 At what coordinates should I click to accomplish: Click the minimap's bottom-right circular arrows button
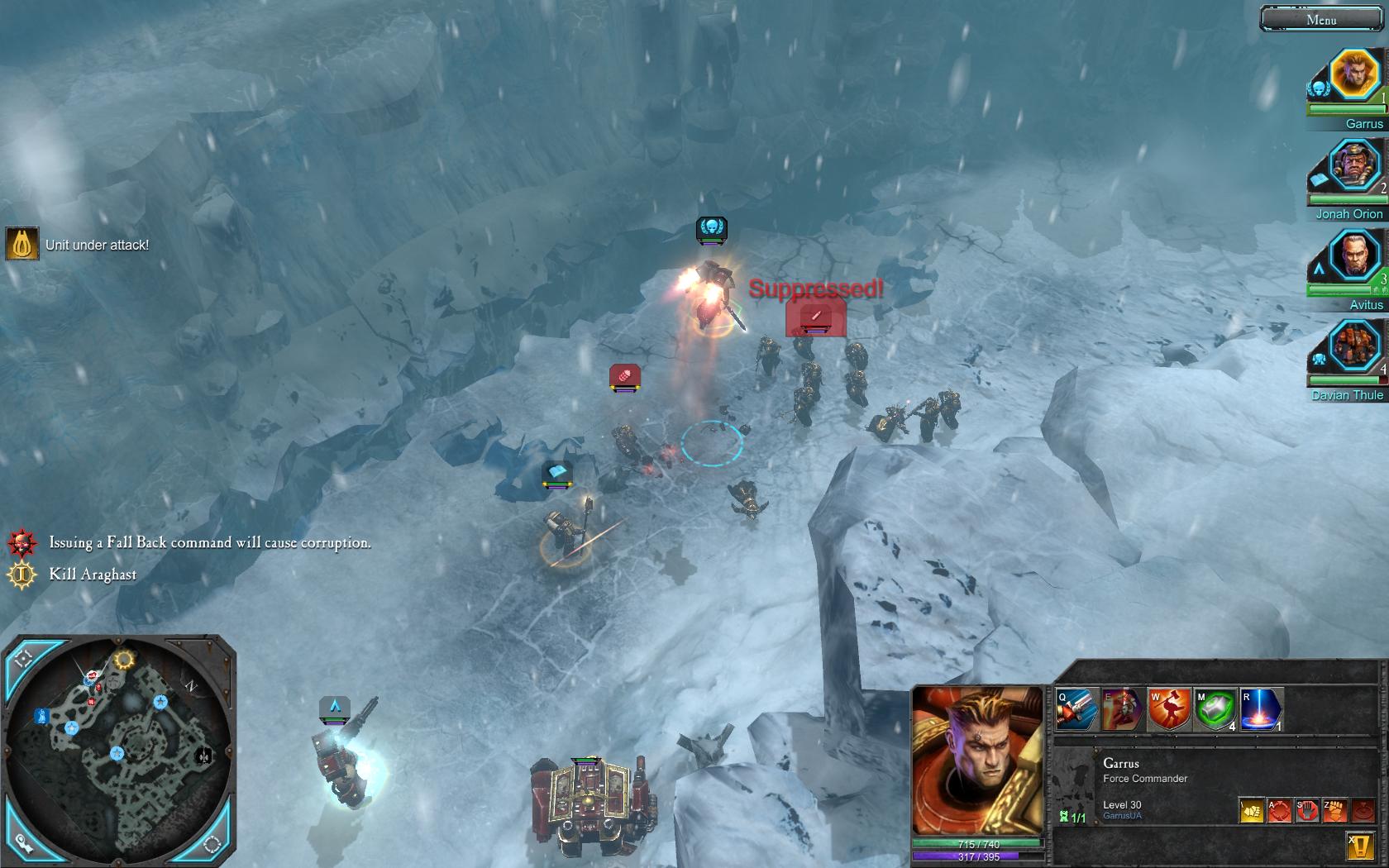pyautogui.click(x=212, y=844)
